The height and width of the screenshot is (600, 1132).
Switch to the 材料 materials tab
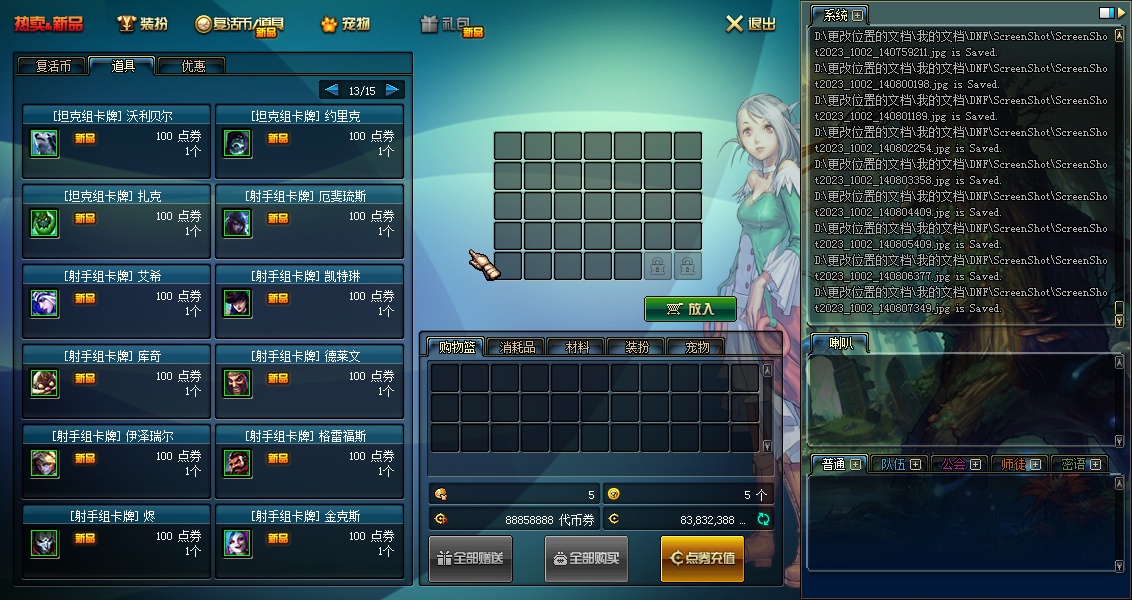[577, 347]
